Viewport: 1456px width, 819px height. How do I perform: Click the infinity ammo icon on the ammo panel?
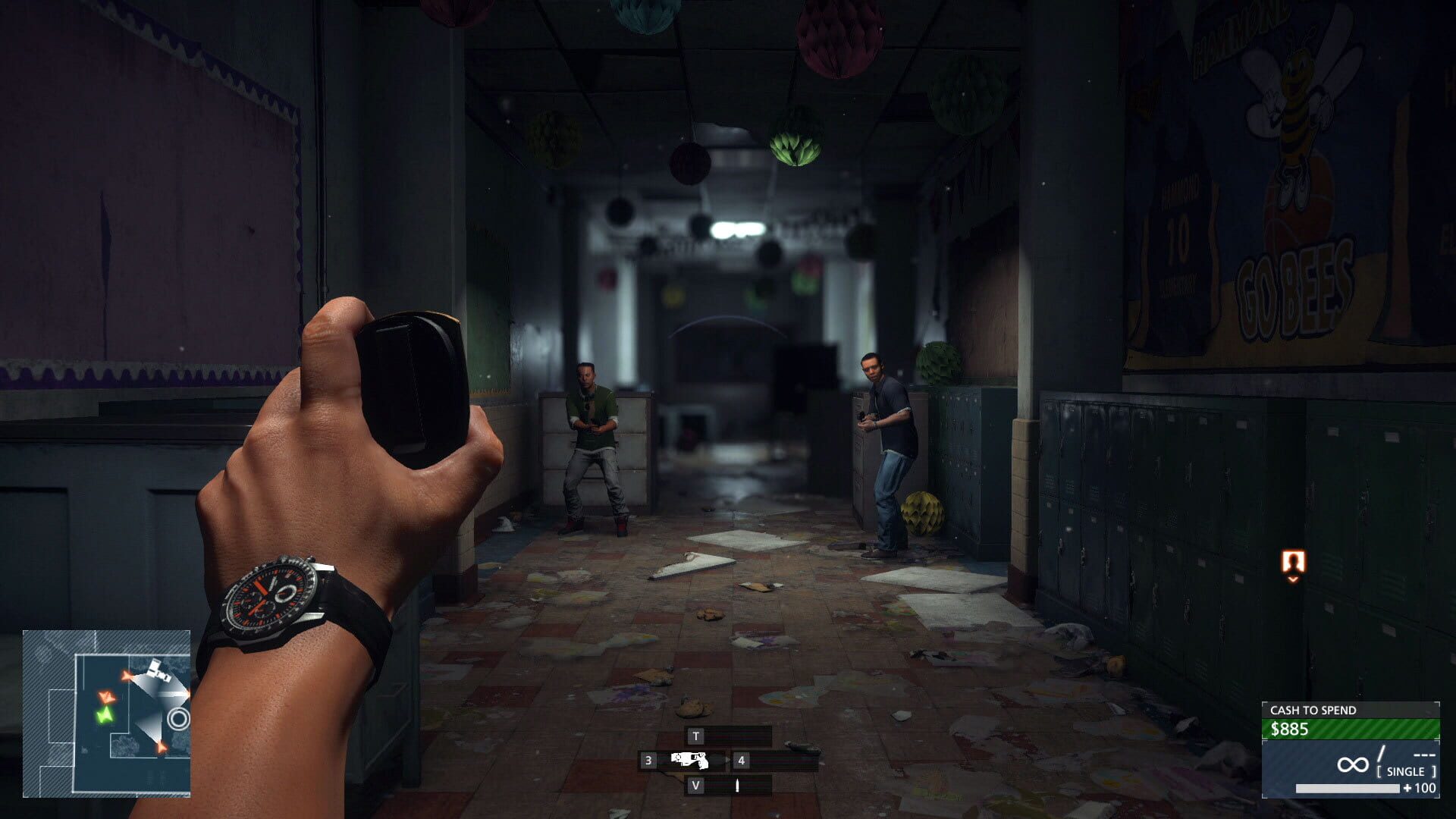pos(1354,763)
